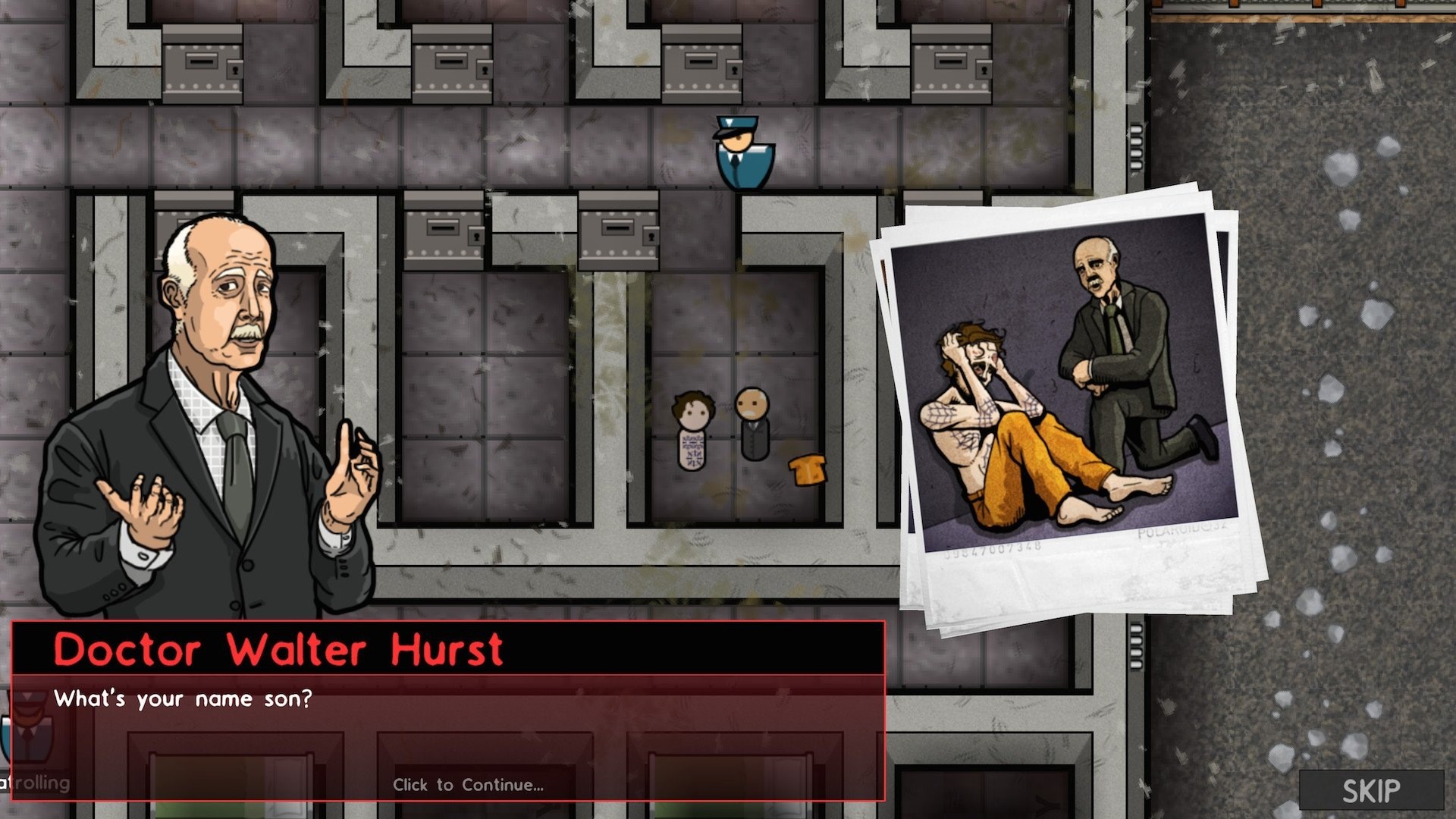The image size is (1456, 819).
Task: Click the Doctor Walter Hurst name banner
Action: click(x=281, y=650)
